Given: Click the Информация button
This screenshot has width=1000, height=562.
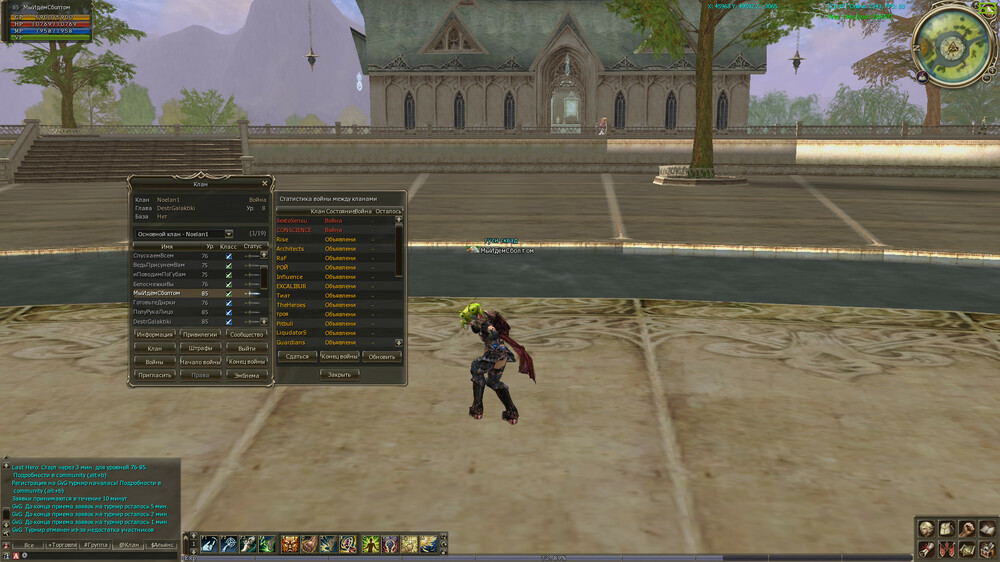Looking at the screenshot, I should point(155,334).
